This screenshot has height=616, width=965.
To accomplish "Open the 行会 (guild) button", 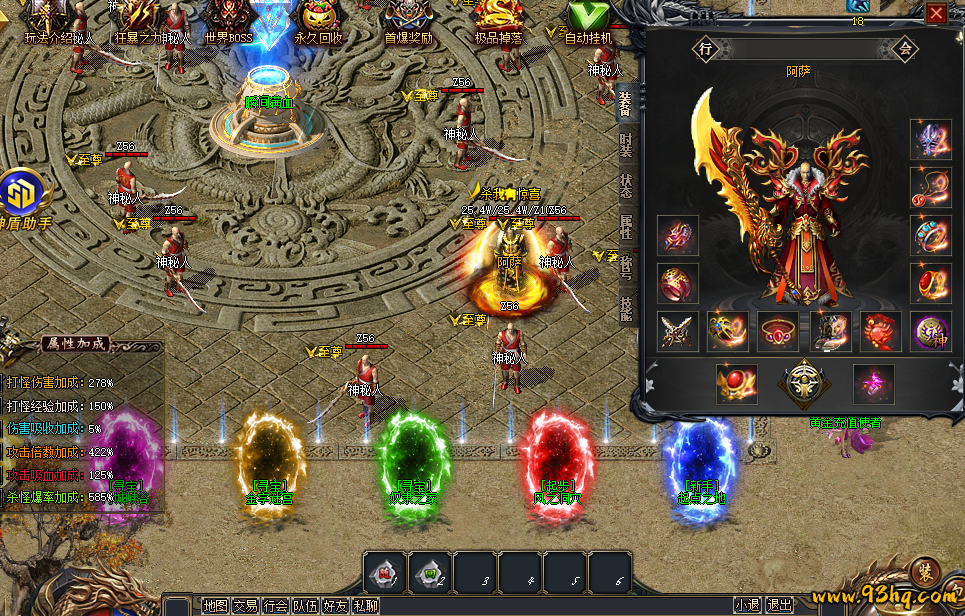I will pos(276,605).
